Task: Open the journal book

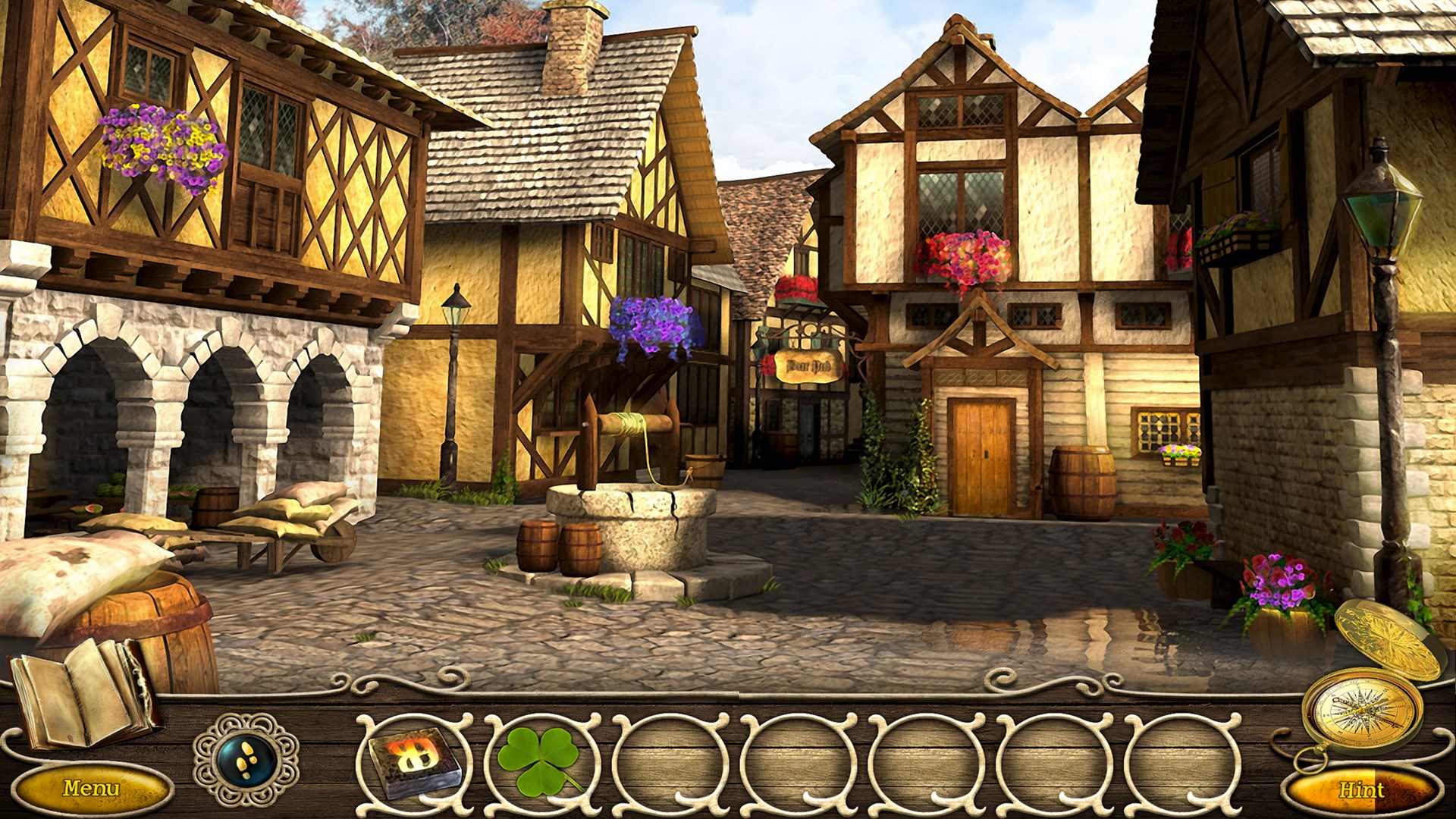Action: [x=83, y=690]
